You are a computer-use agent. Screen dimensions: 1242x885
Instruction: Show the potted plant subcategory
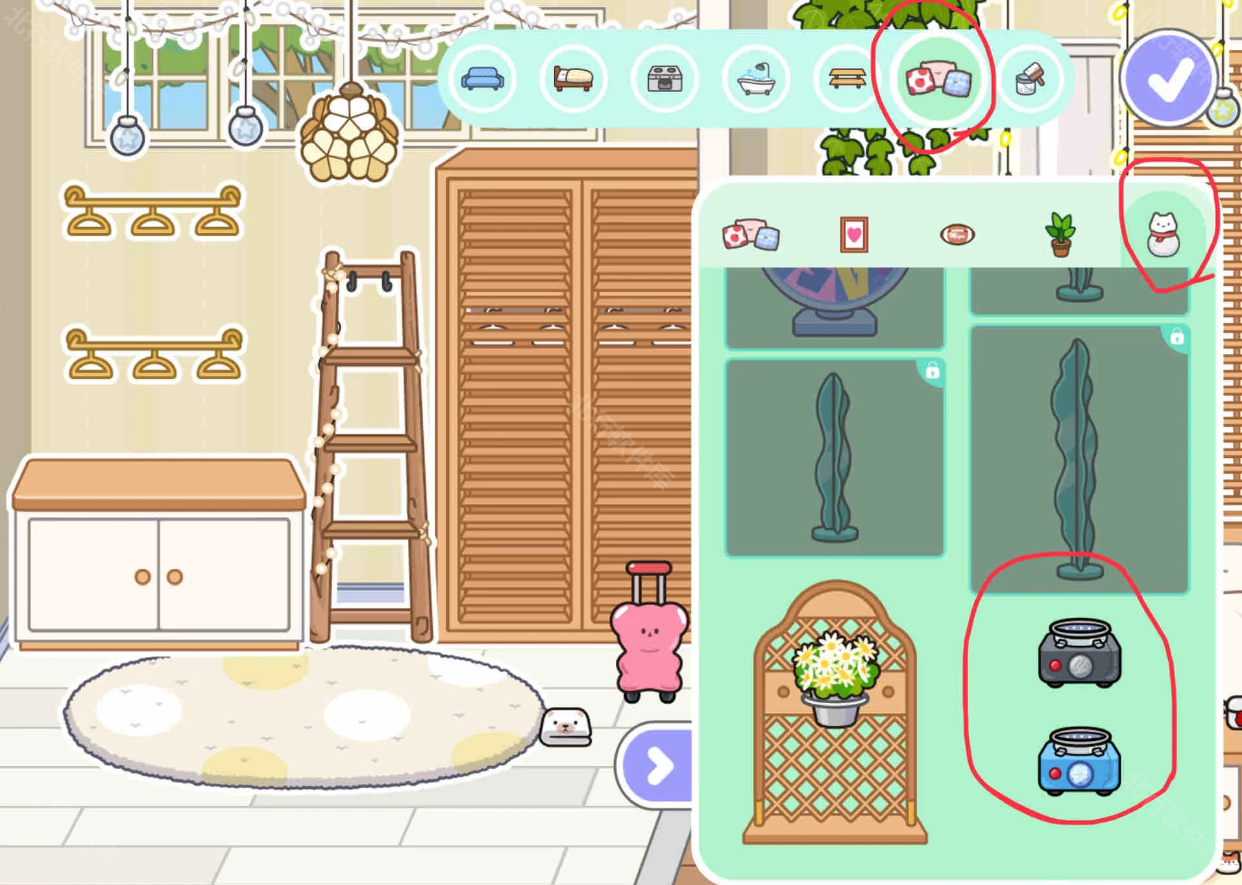(1060, 235)
